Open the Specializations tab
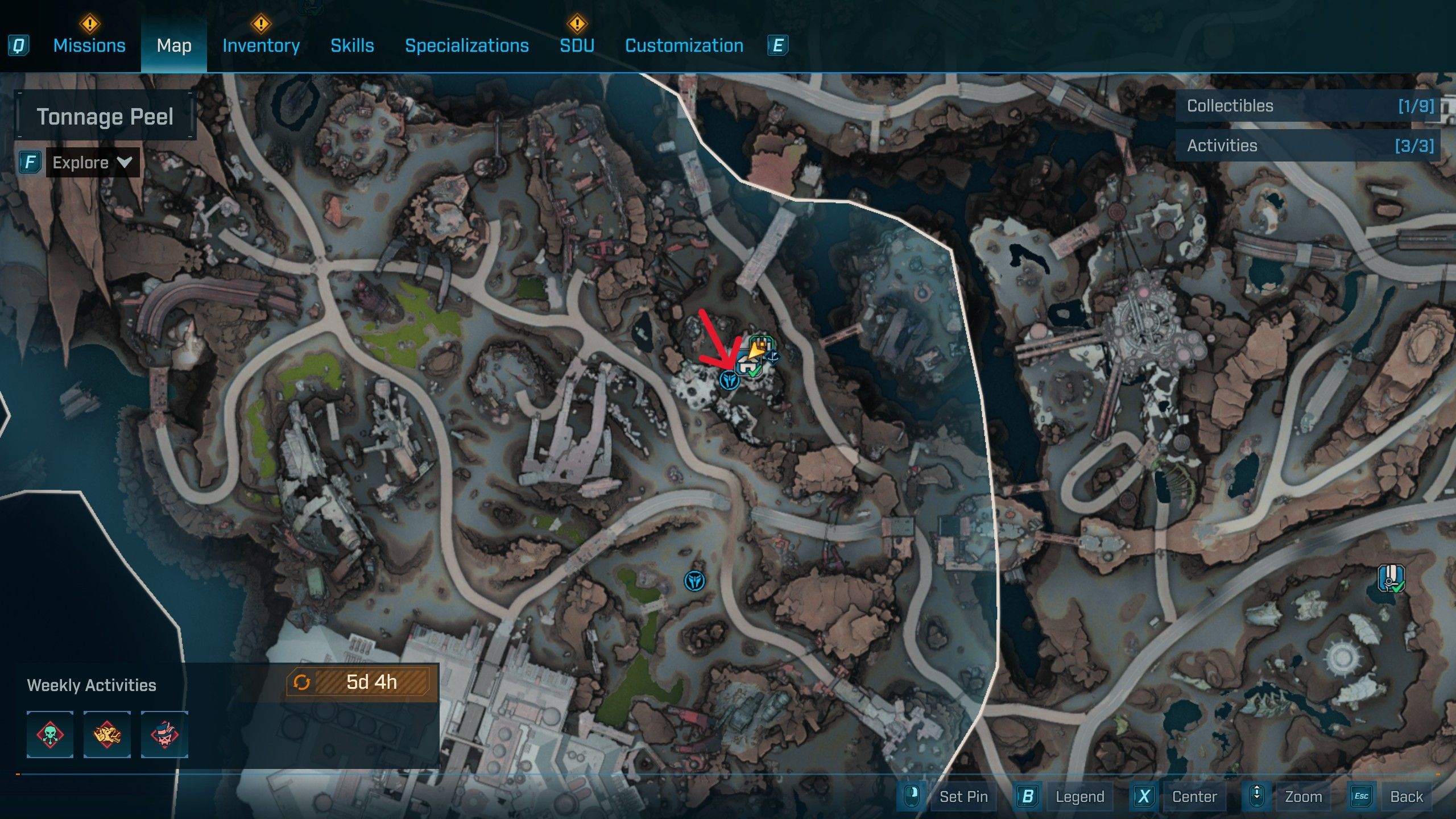Viewport: 1456px width, 819px height. pos(466,45)
